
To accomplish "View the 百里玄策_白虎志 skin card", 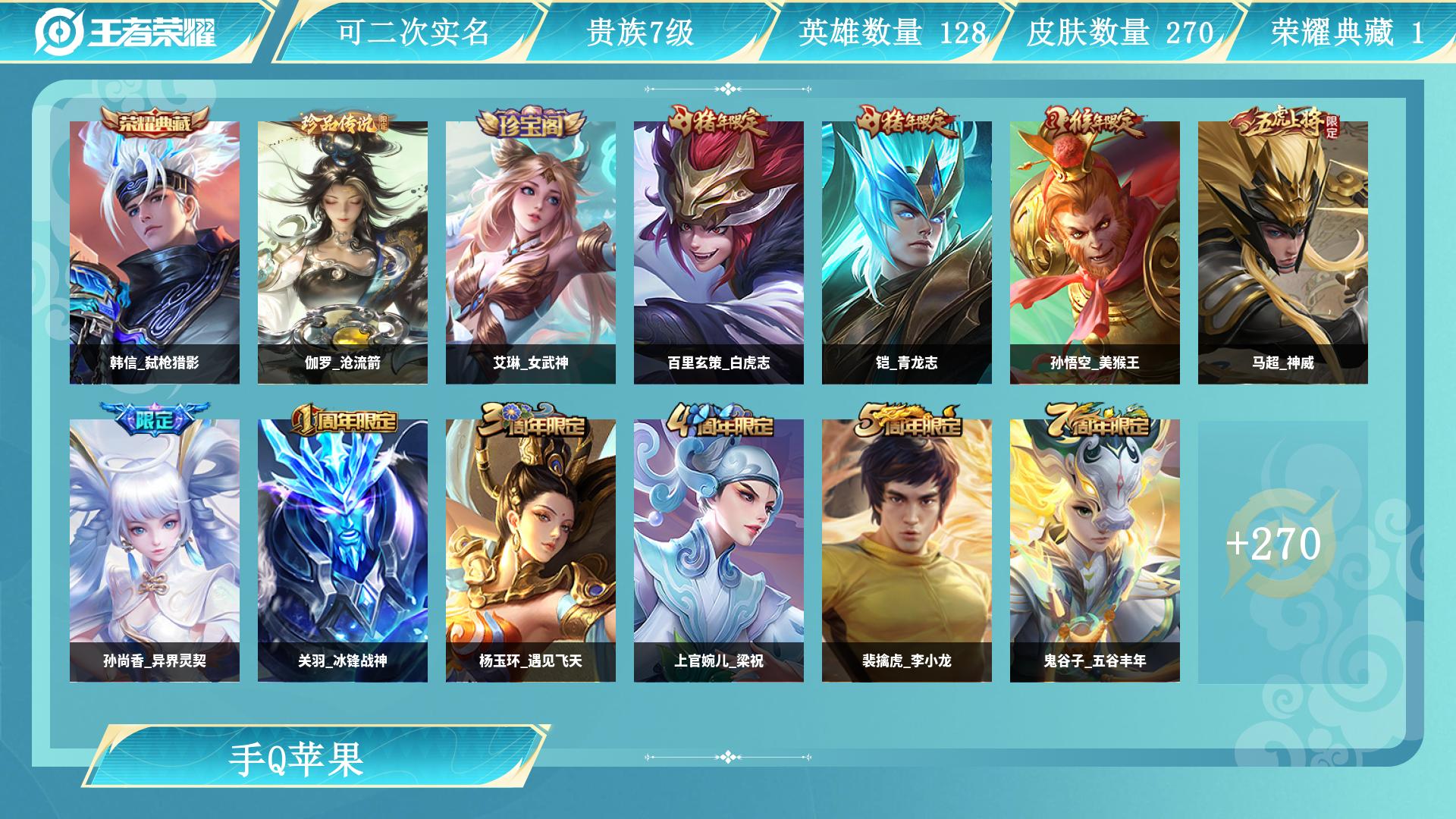I will coord(719,253).
